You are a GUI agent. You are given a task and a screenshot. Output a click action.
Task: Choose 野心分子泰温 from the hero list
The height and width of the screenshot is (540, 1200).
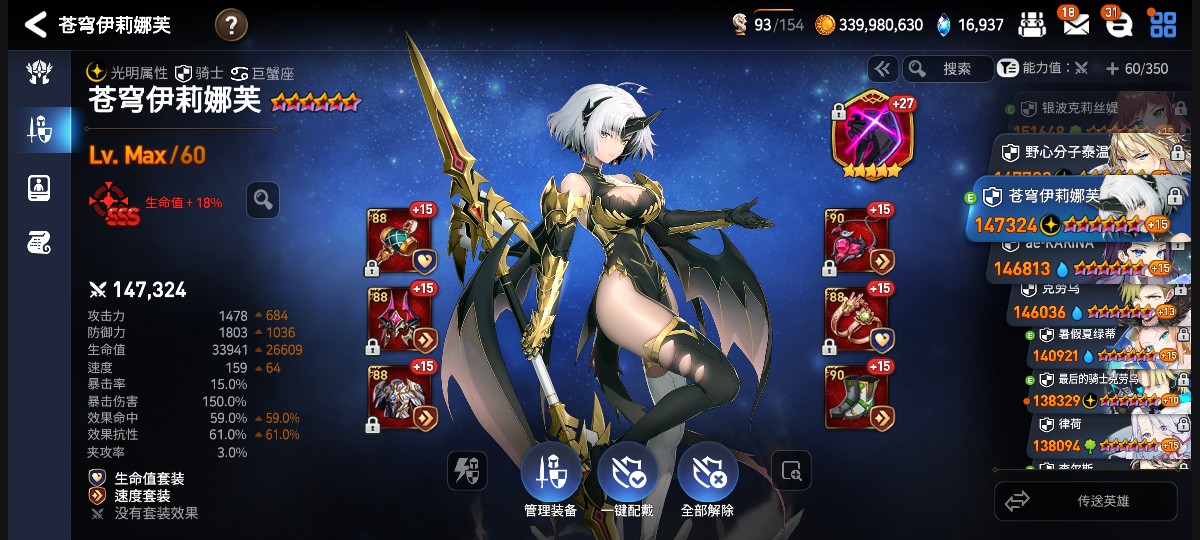coord(1085,153)
